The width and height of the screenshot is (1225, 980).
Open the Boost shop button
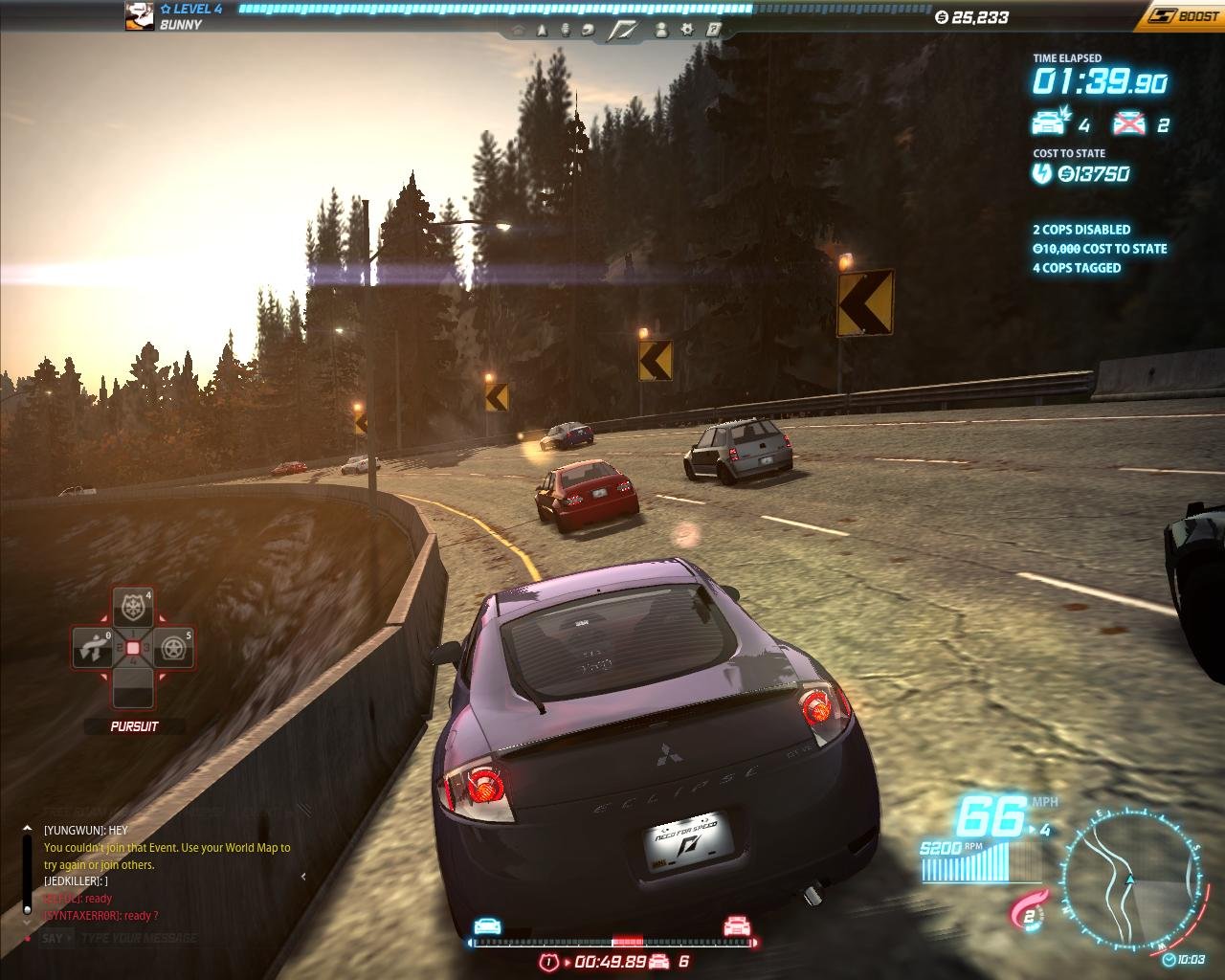tap(1185, 15)
